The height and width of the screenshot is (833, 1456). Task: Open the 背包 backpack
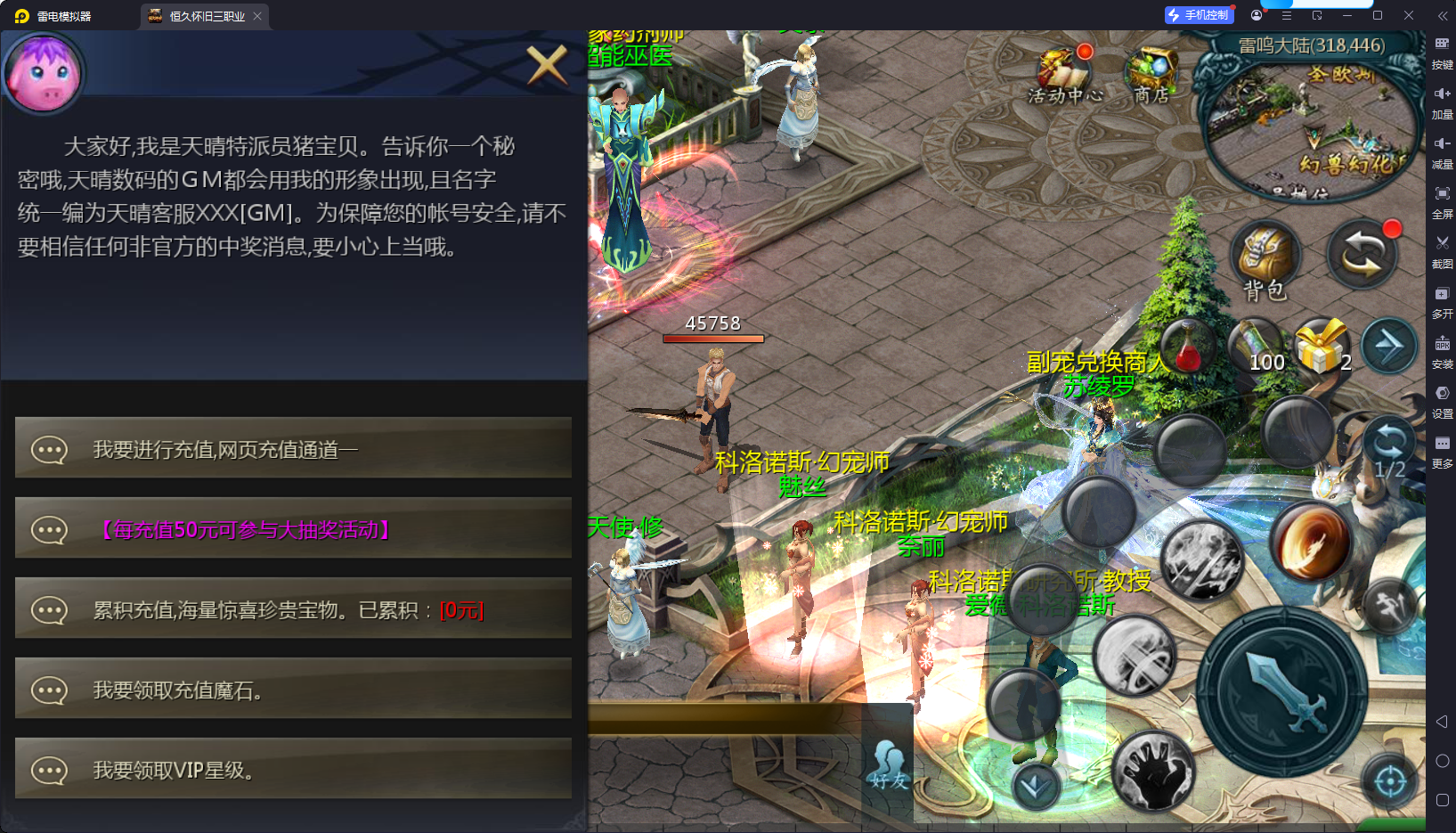coord(1265,258)
